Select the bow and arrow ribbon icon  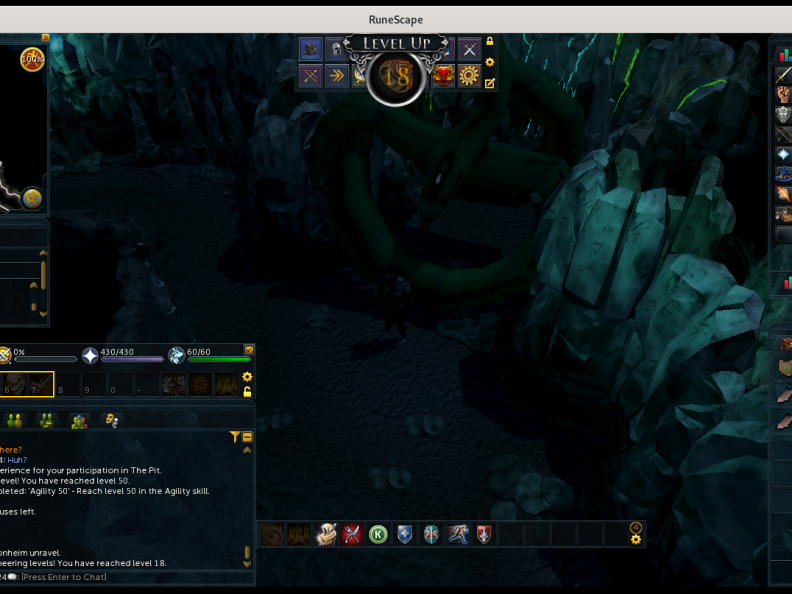(310, 76)
